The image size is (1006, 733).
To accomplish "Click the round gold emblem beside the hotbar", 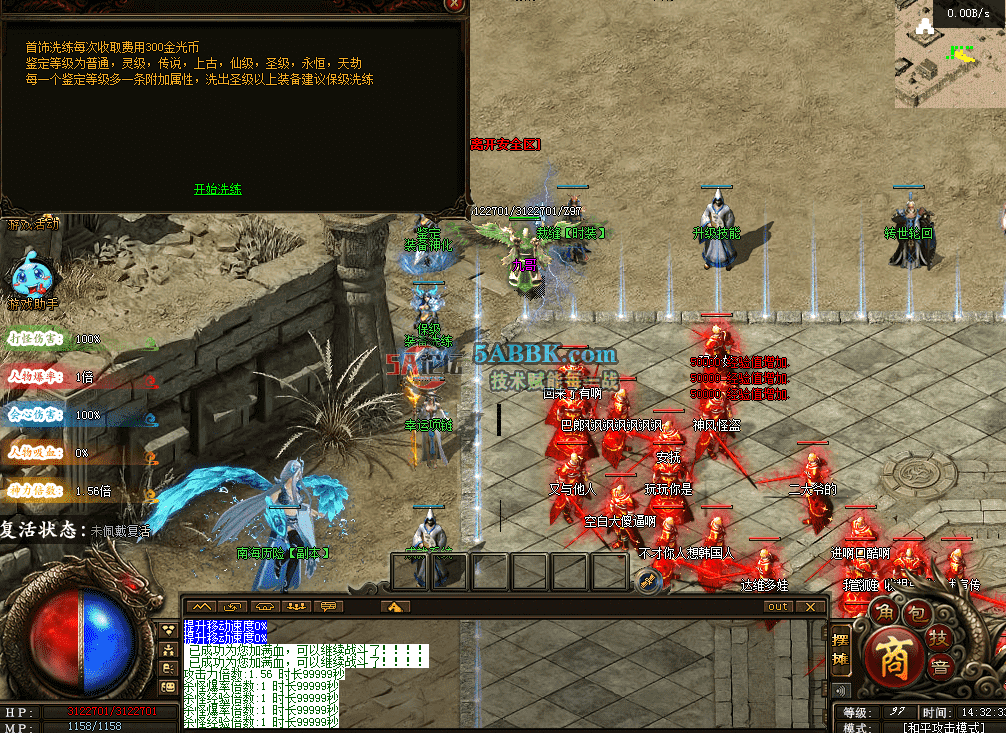I will coord(648,579).
